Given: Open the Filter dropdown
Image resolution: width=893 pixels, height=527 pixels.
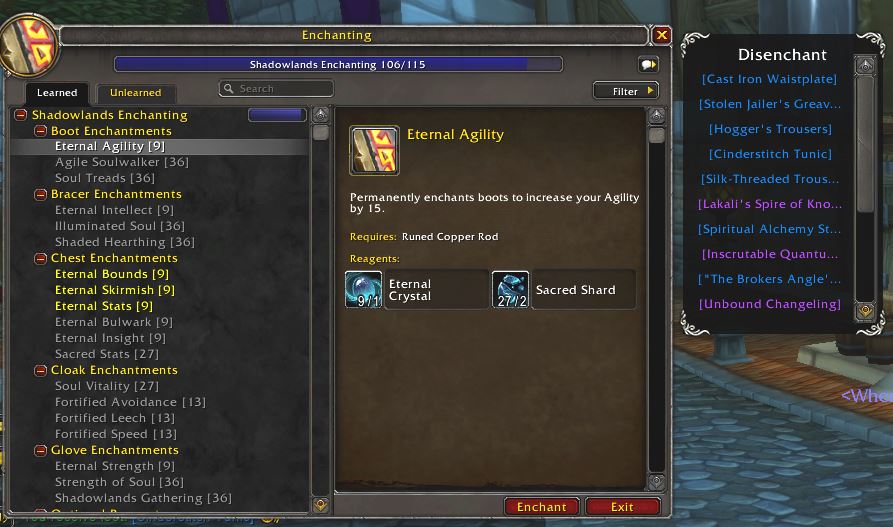Looking at the screenshot, I should click(x=626, y=91).
